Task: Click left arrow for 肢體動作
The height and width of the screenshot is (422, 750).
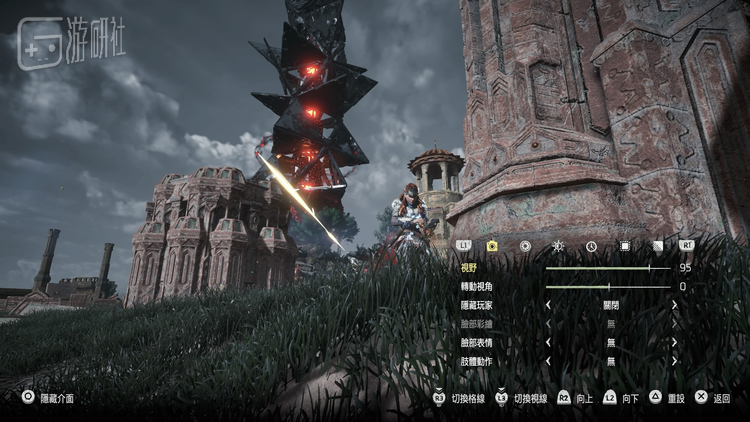Action: tap(547, 360)
